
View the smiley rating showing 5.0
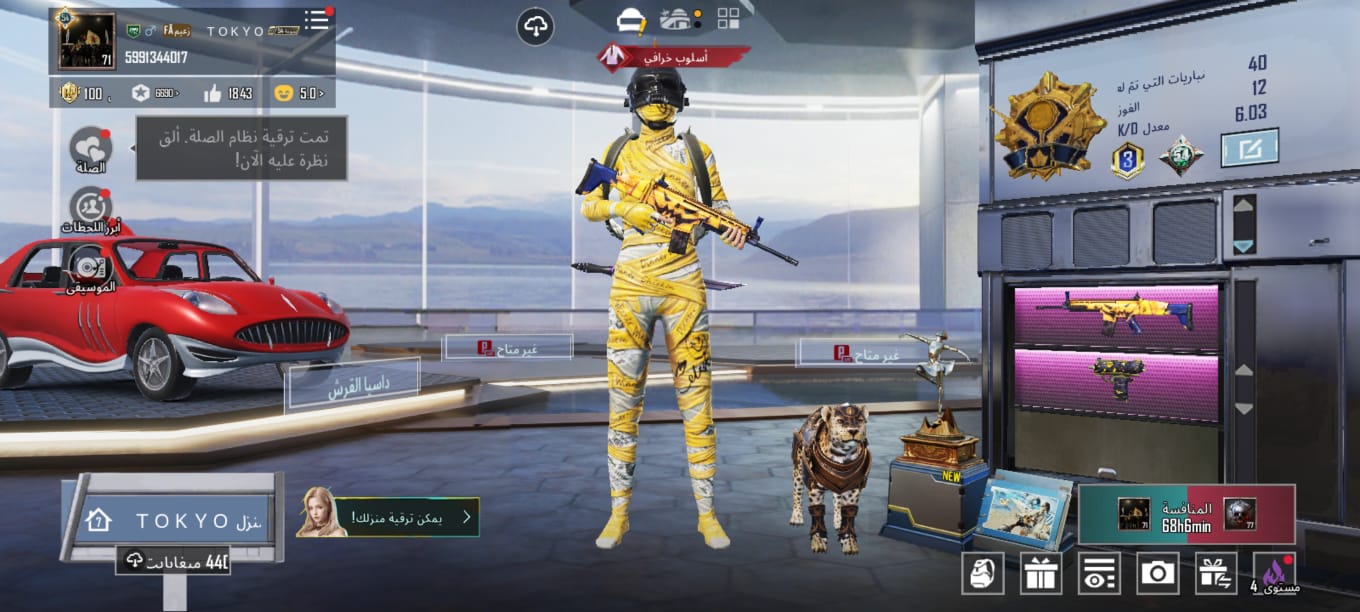tap(298, 93)
